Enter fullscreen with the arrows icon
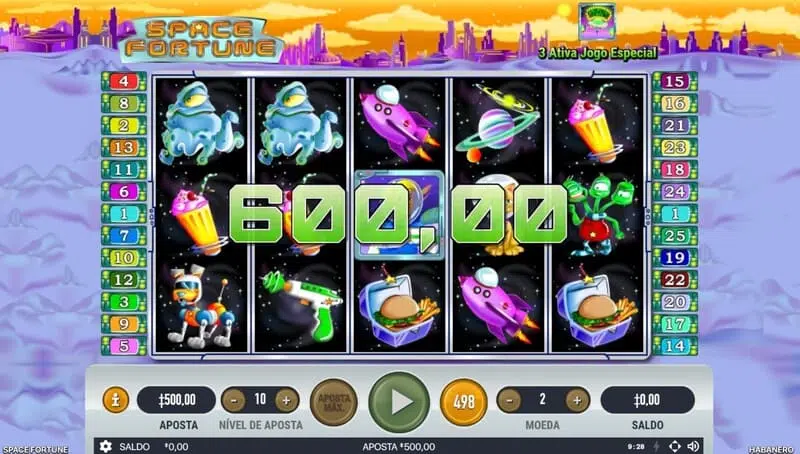This screenshot has width=800, height=454. (674, 446)
